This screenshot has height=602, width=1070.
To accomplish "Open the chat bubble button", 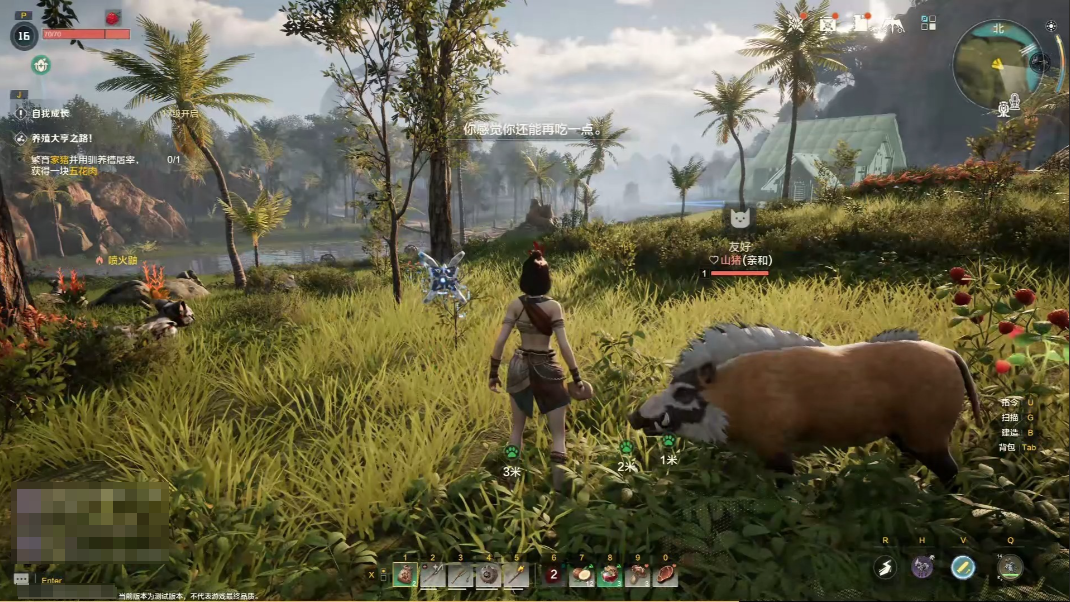I will (22, 579).
